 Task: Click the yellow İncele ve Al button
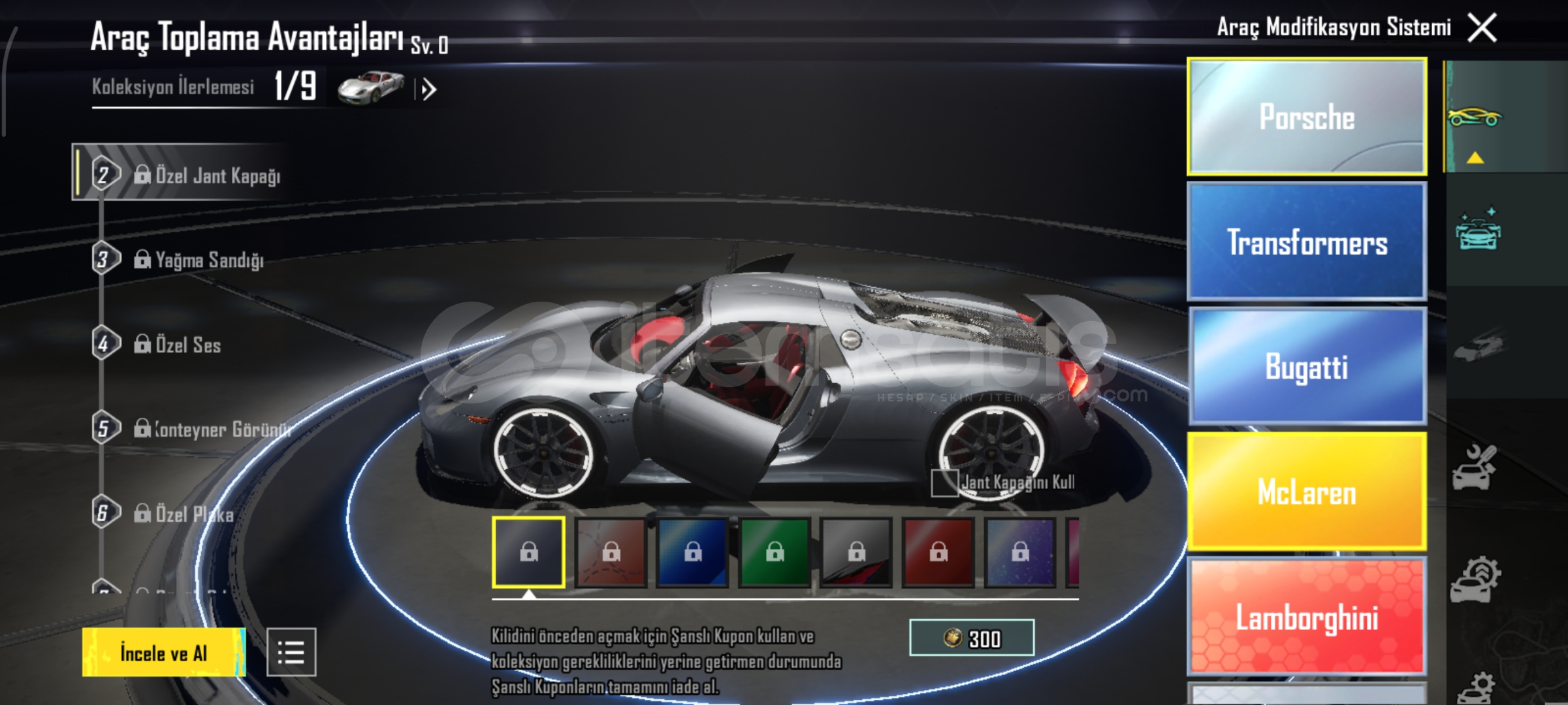pos(163,652)
